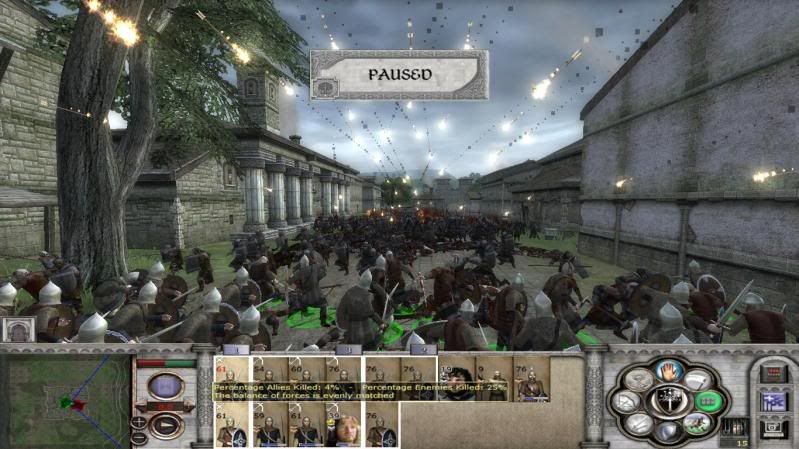Click the play speed arrow button
799x449 pixels.
click(x=164, y=423)
